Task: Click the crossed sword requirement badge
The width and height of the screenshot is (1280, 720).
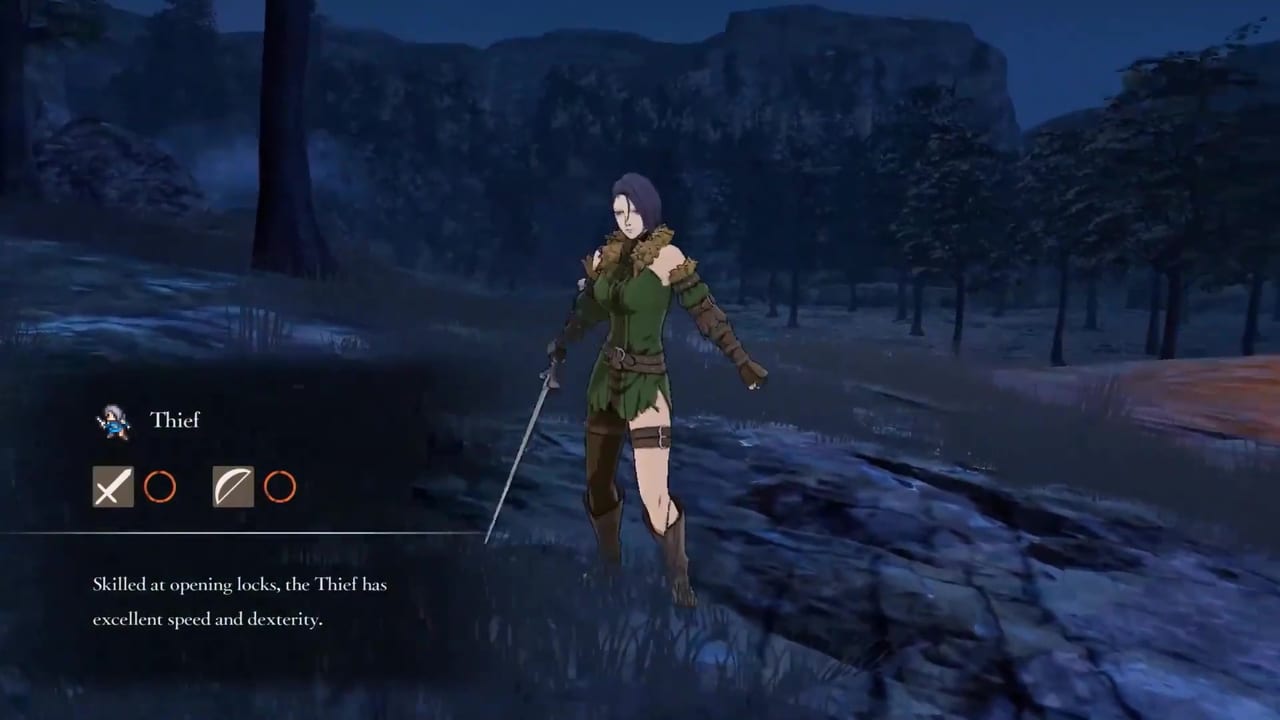Action: [x=112, y=487]
